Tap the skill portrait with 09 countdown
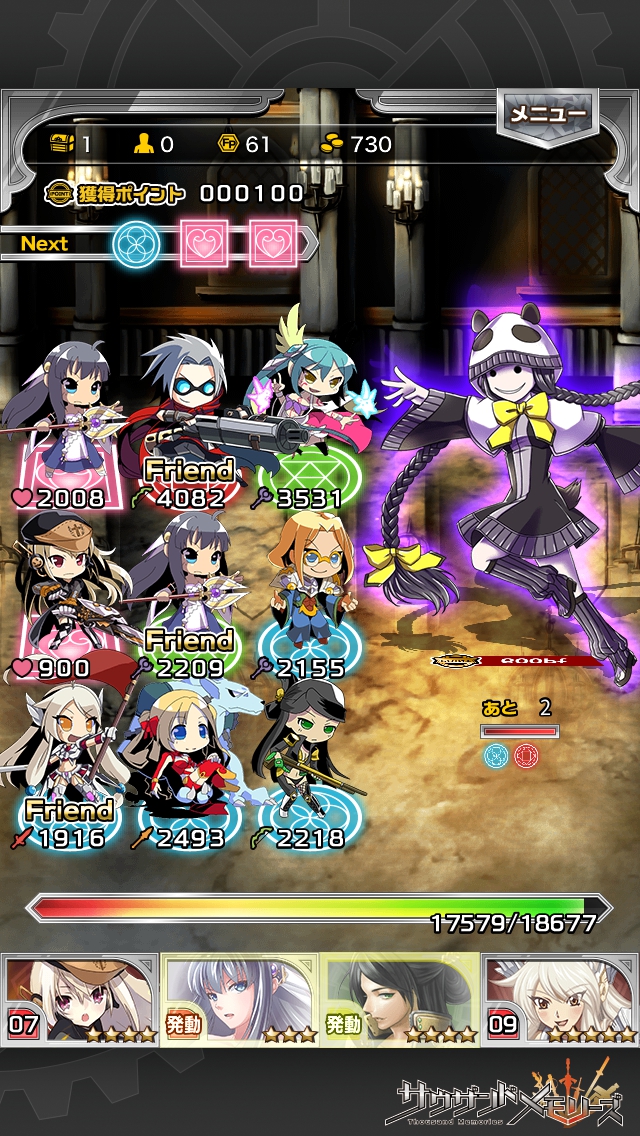 (560, 998)
